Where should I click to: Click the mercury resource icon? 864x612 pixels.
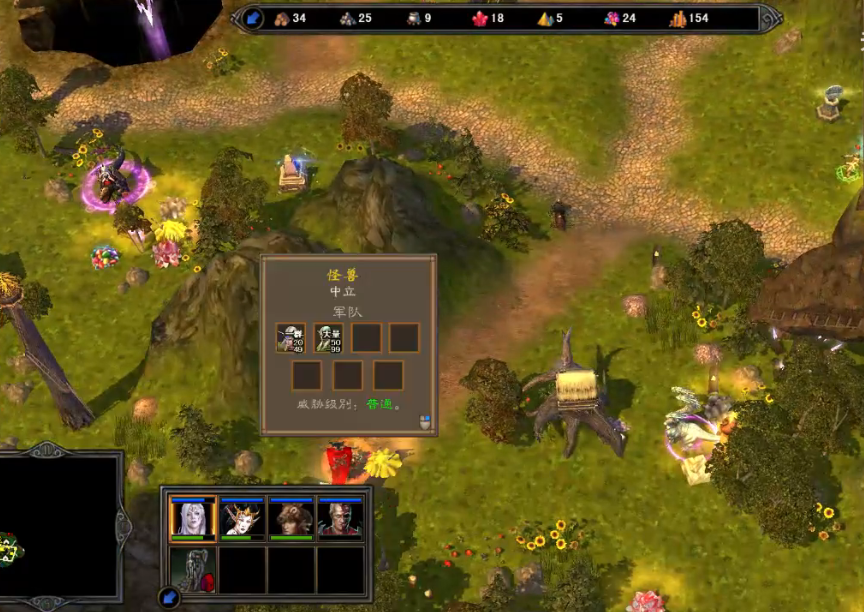413,18
